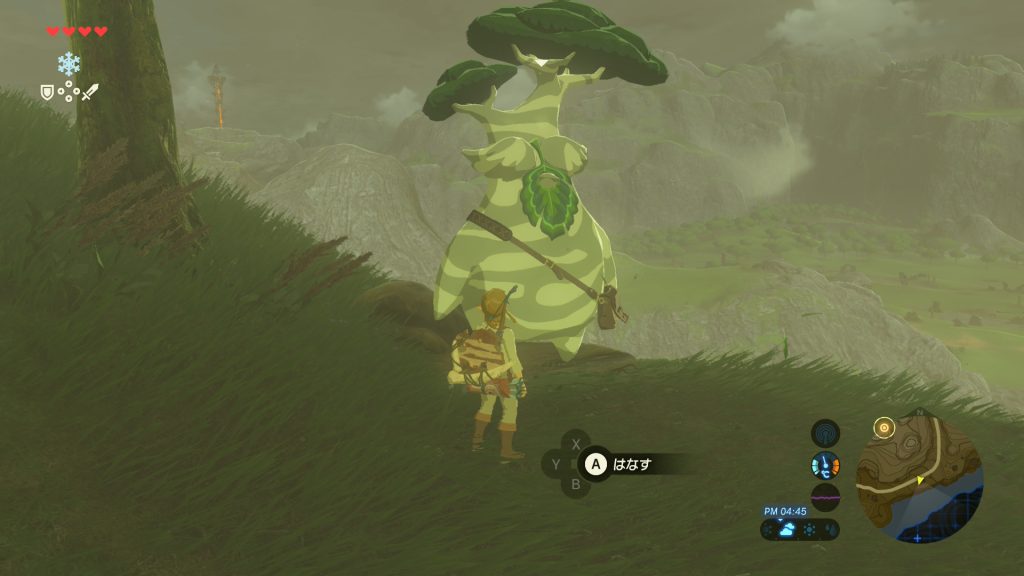The height and width of the screenshot is (576, 1024).
Task: Check the temperature gauge icon
Action: click(825, 465)
